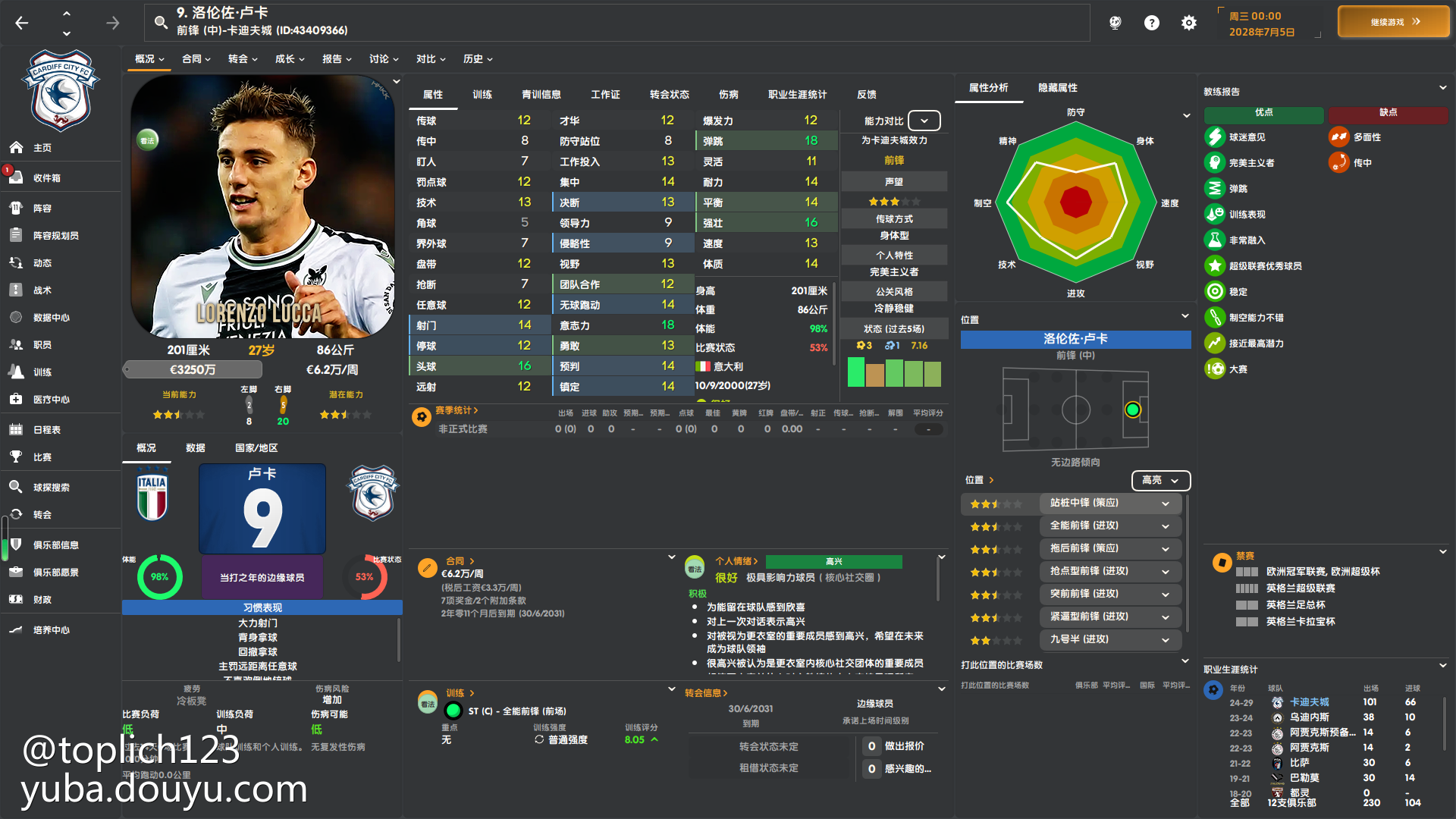Expand the 站桩中锋 (策应) role dropdown
This screenshot has height=819, width=1456.
[x=1166, y=504]
